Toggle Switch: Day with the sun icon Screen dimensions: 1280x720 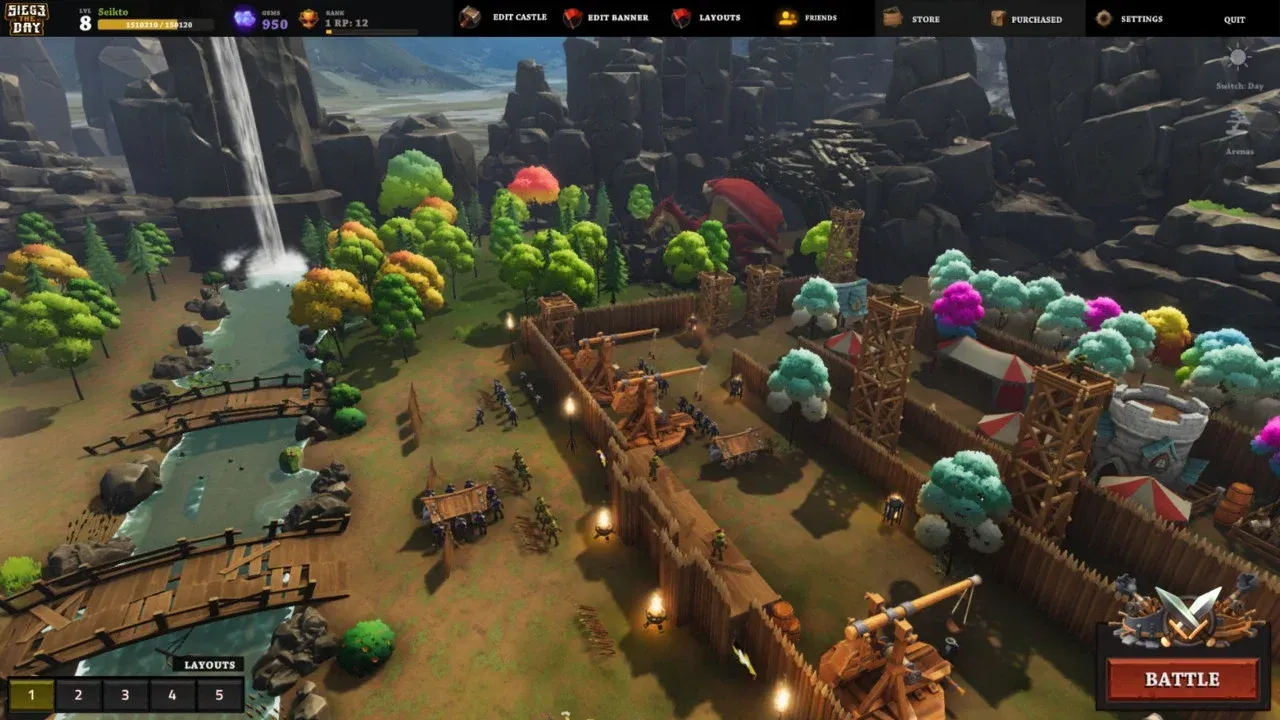1236,62
